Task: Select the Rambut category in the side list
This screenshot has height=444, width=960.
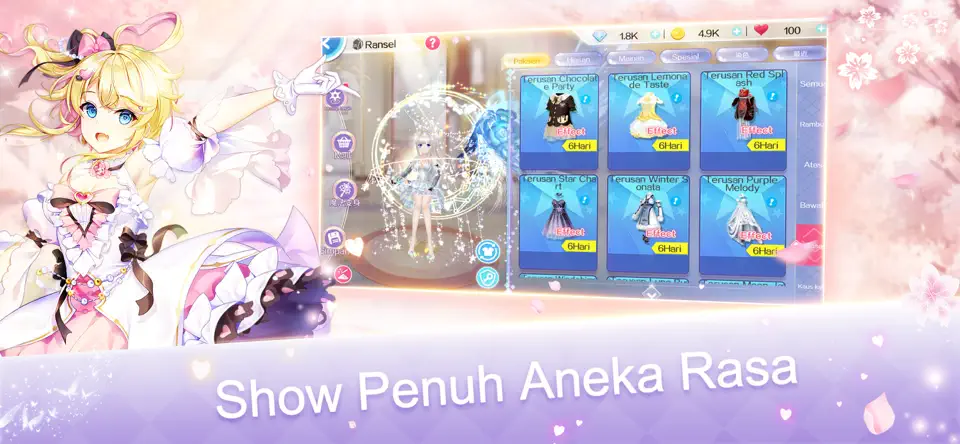Action: pos(809,124)
